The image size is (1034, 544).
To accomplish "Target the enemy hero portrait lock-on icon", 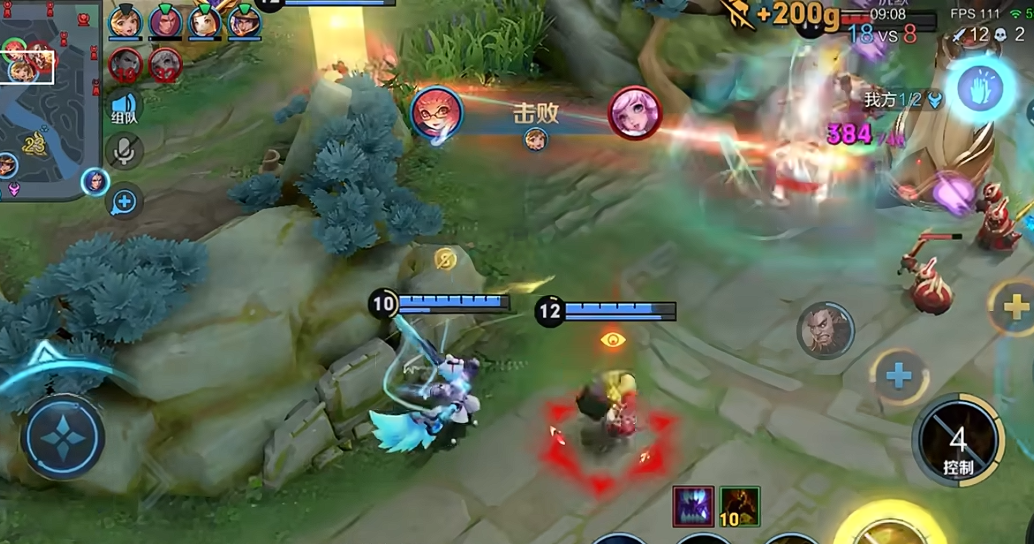I will coord(825,331).
